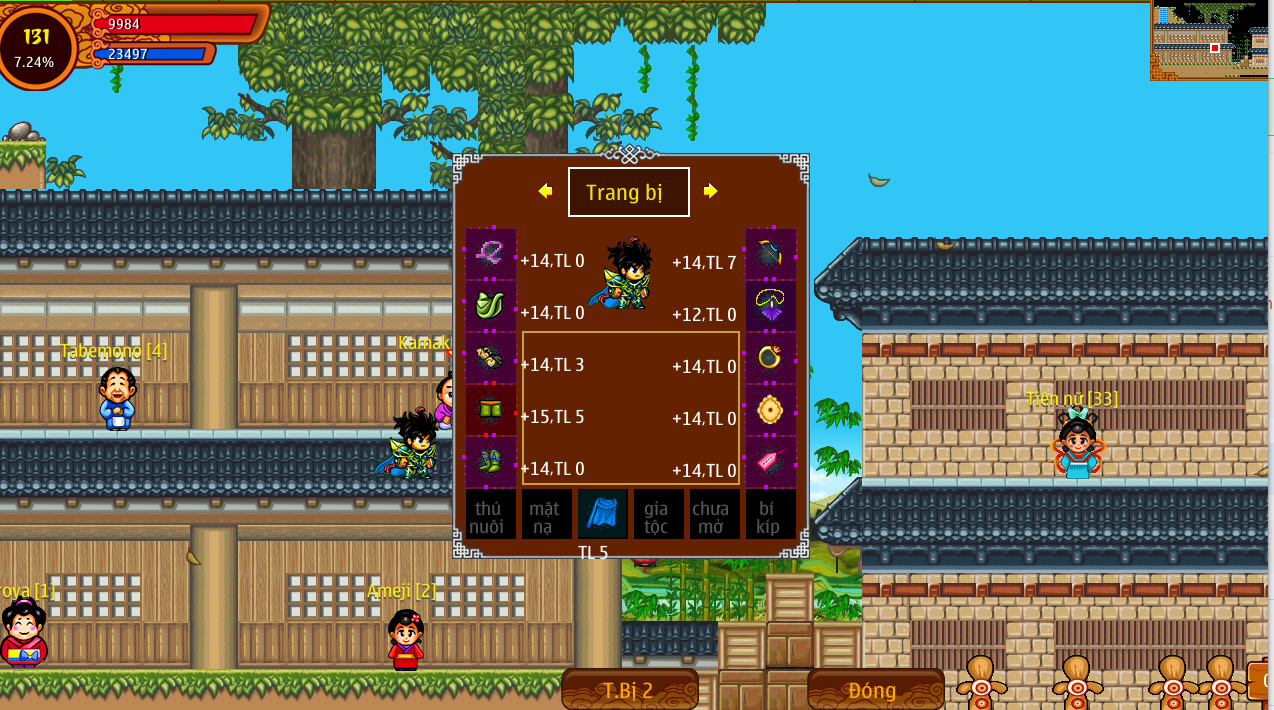Click the right yellow arrow beside Trang bị

click(710, 191)
